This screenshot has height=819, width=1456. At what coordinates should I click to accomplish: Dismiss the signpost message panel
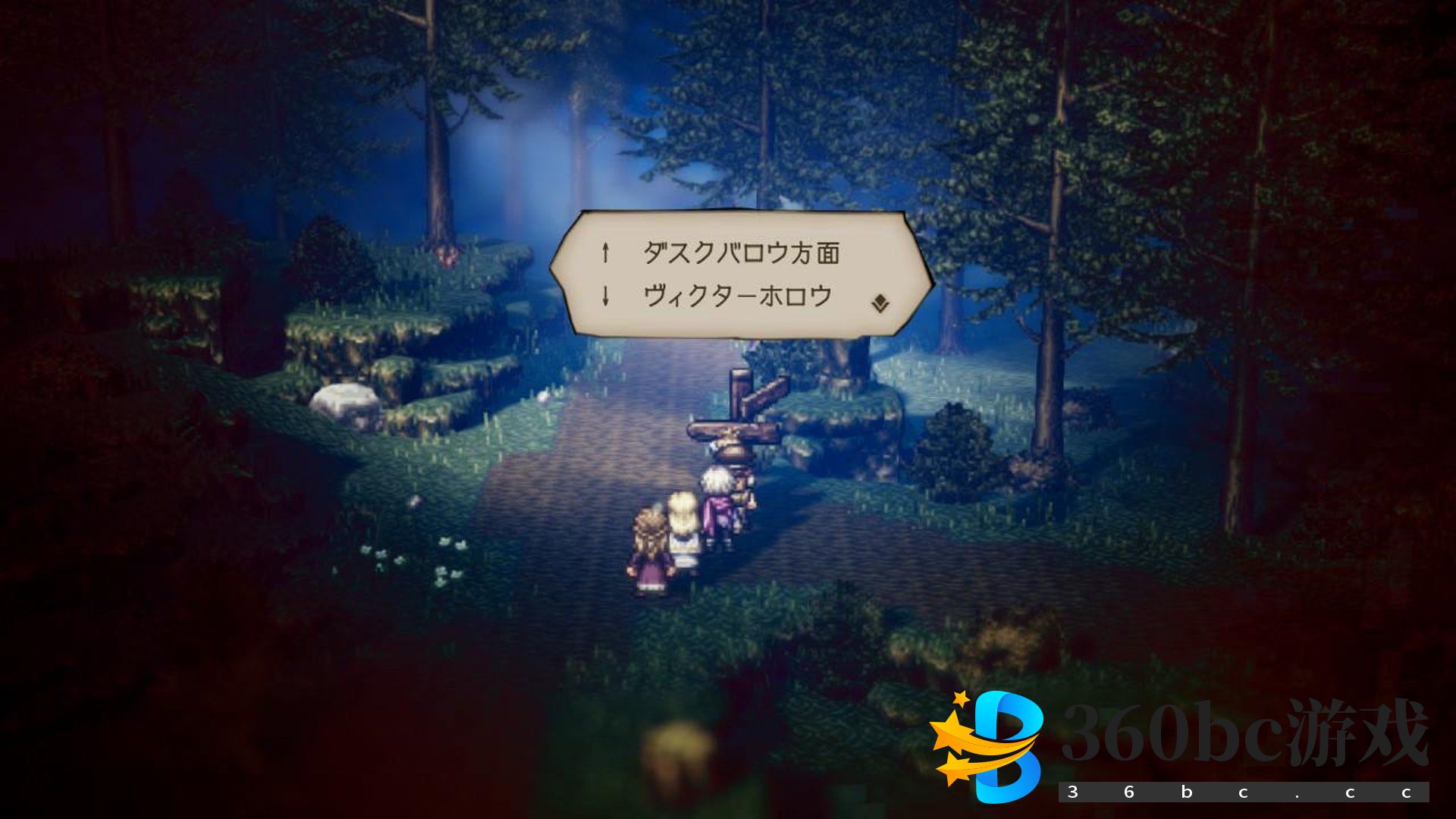coord(739,275)
